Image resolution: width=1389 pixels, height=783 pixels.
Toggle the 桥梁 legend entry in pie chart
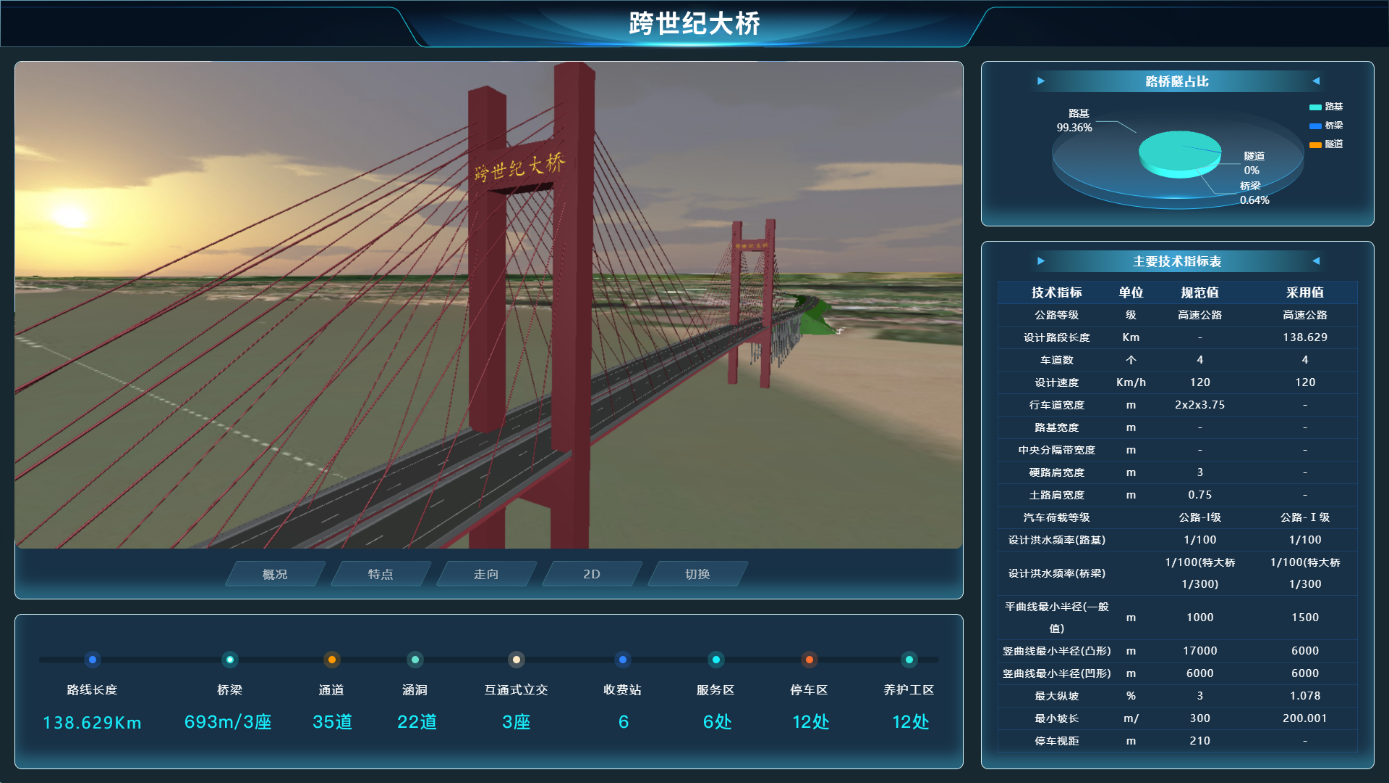(1326, 126)
